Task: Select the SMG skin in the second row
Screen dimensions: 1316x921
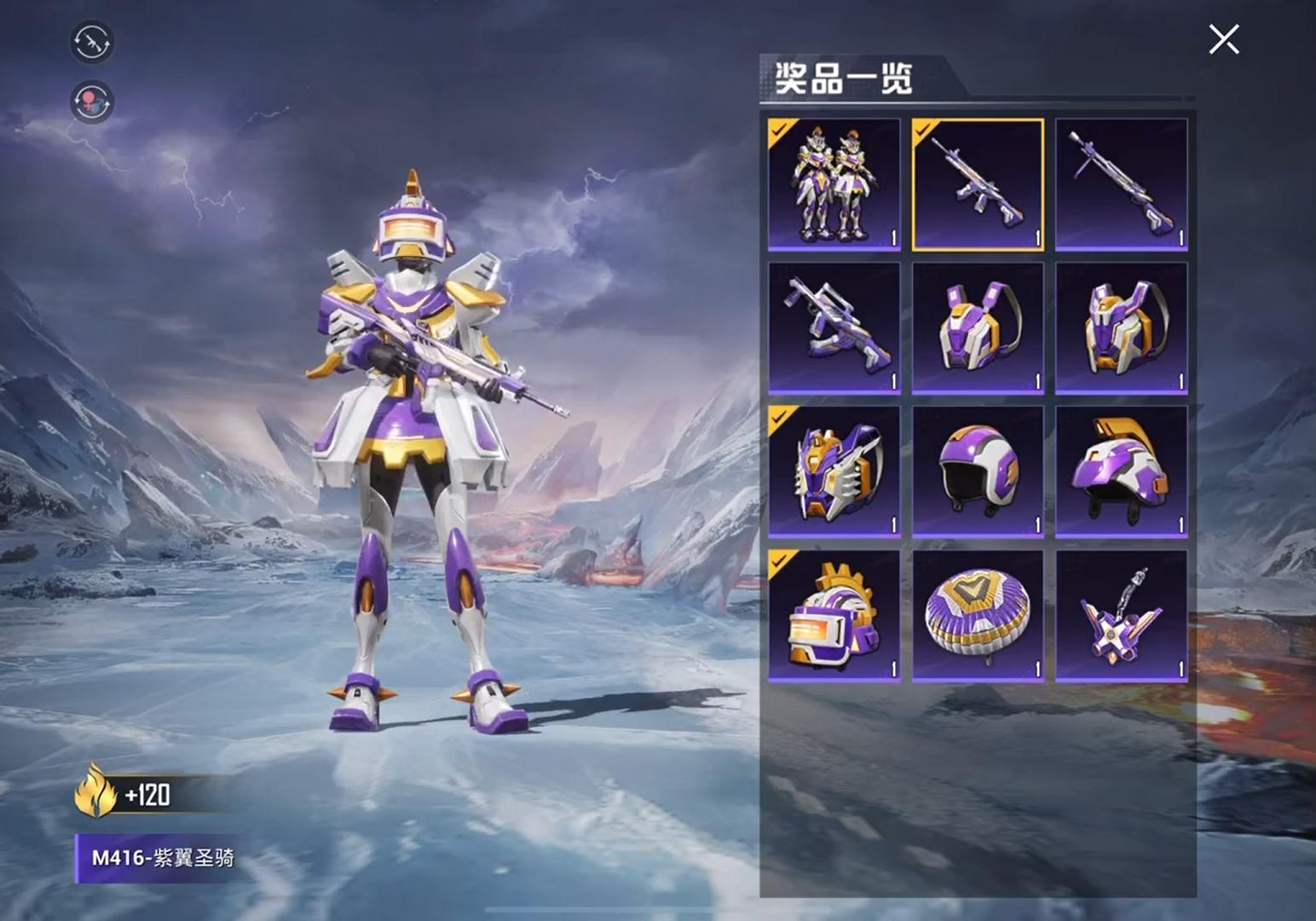Action: tap(834, 328)
